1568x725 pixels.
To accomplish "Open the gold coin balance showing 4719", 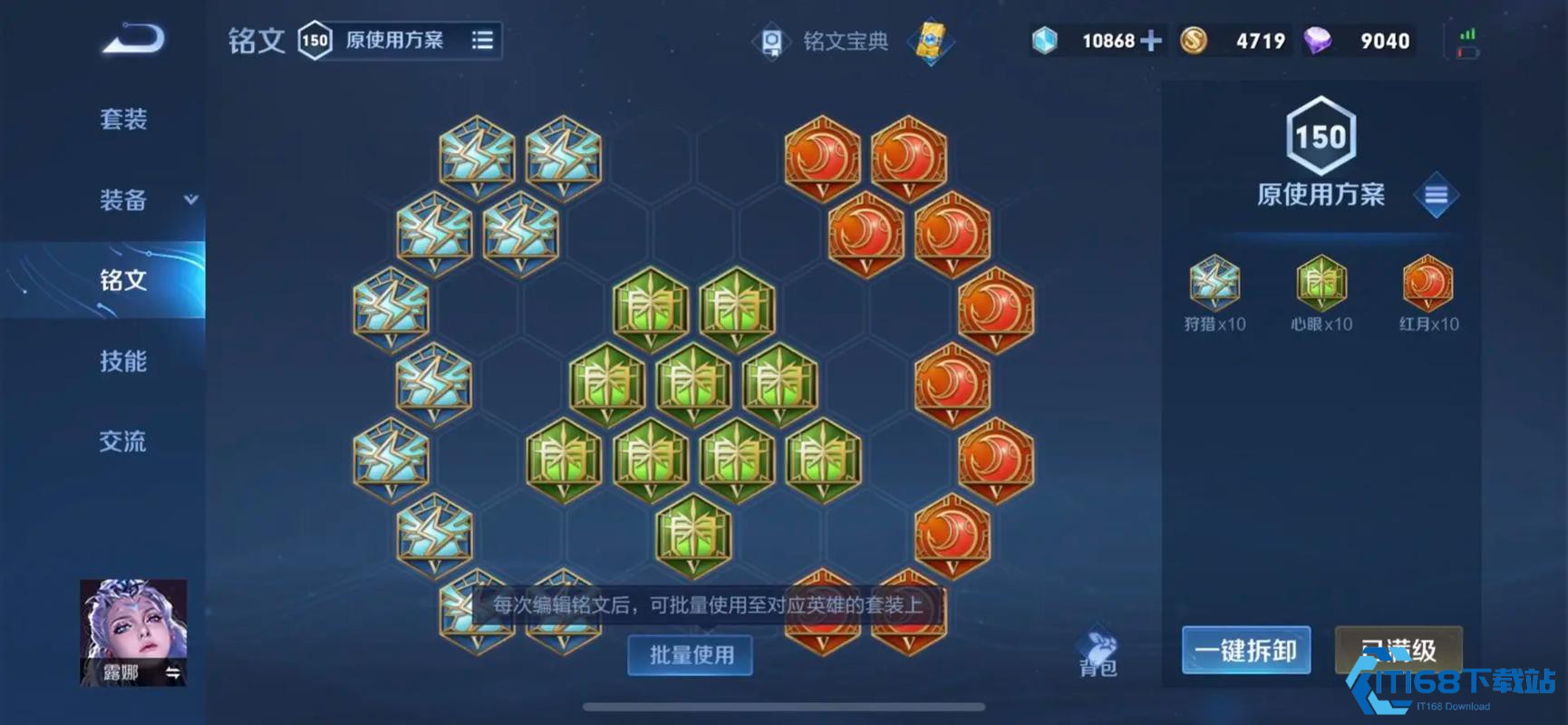I will coord(1195,40).
